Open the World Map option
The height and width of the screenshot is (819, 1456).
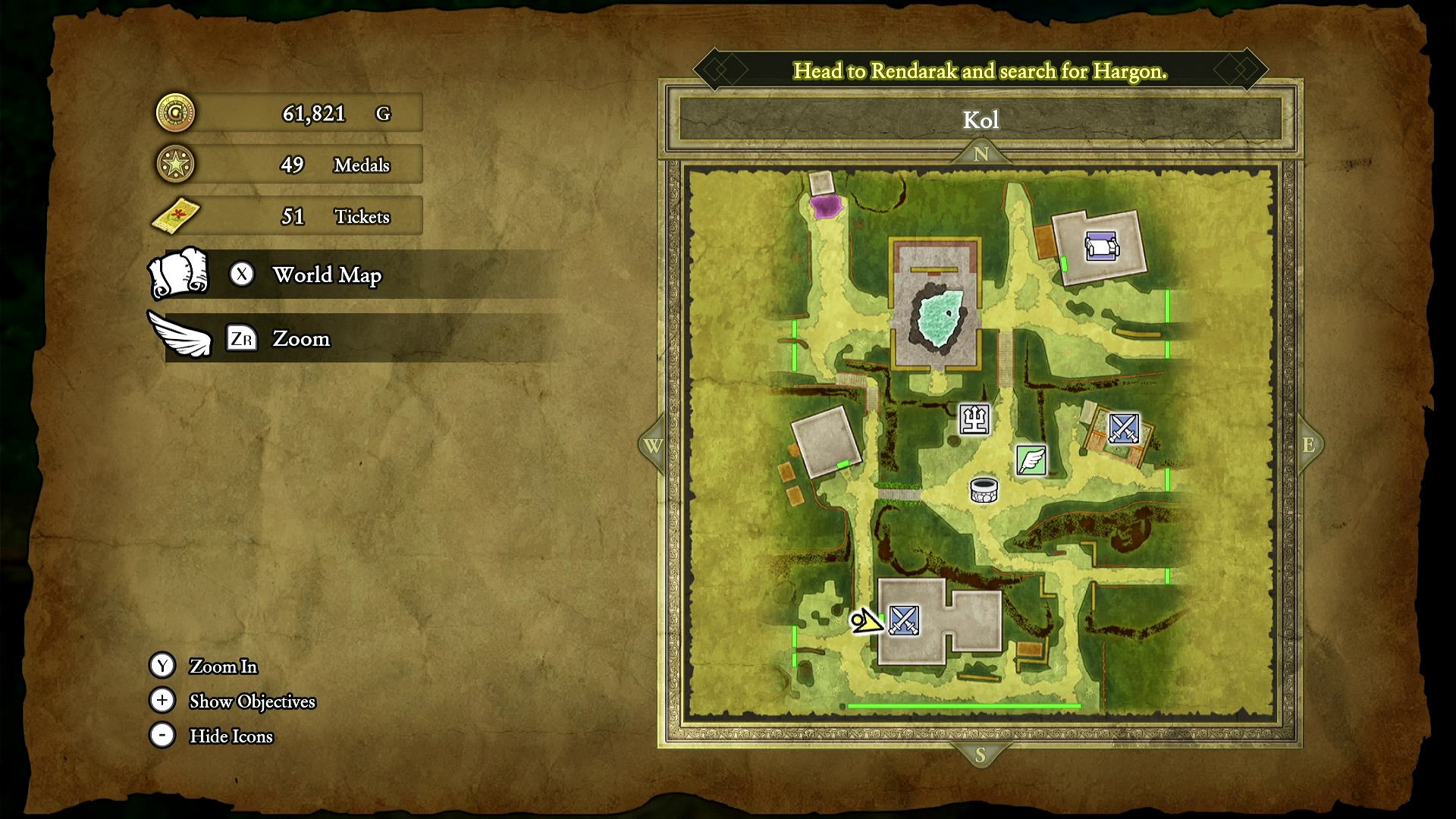(x=327, y=275)
